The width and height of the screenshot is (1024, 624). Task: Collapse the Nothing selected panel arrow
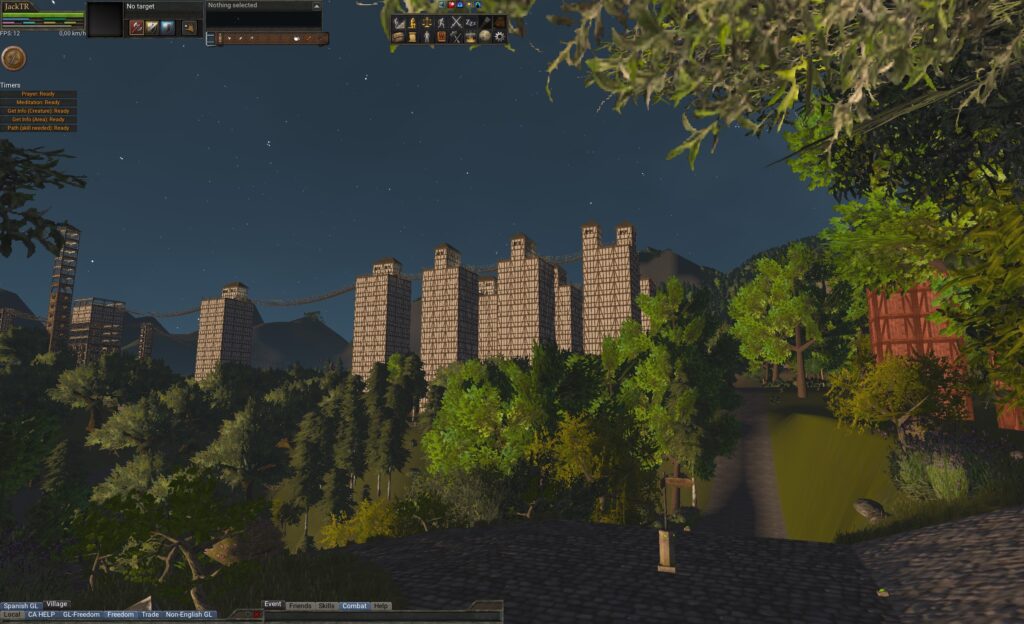point(316,5)
